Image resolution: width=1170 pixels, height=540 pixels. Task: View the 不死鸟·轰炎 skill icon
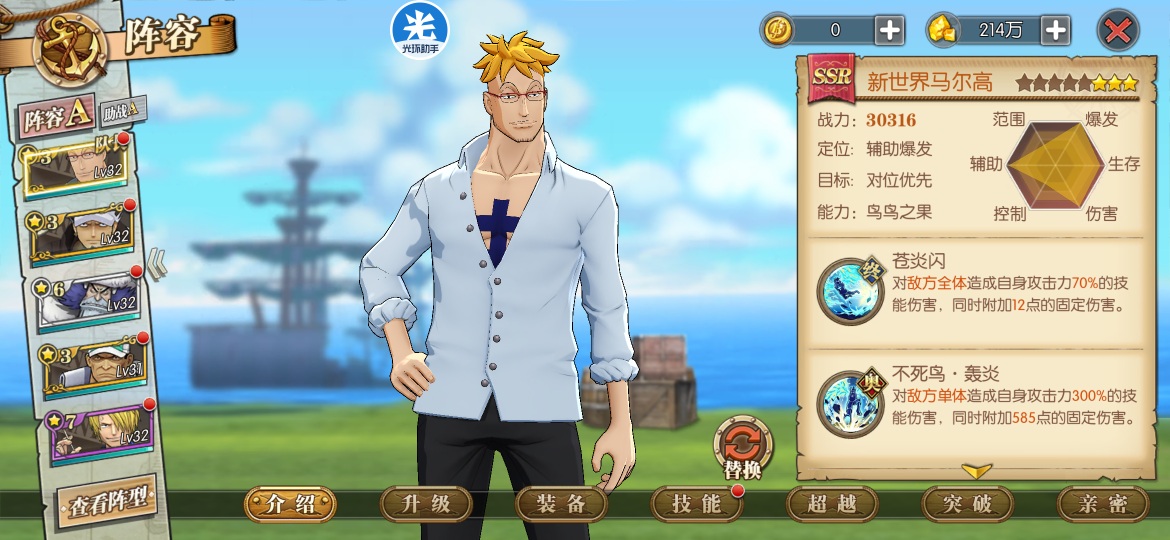(849, 404)
